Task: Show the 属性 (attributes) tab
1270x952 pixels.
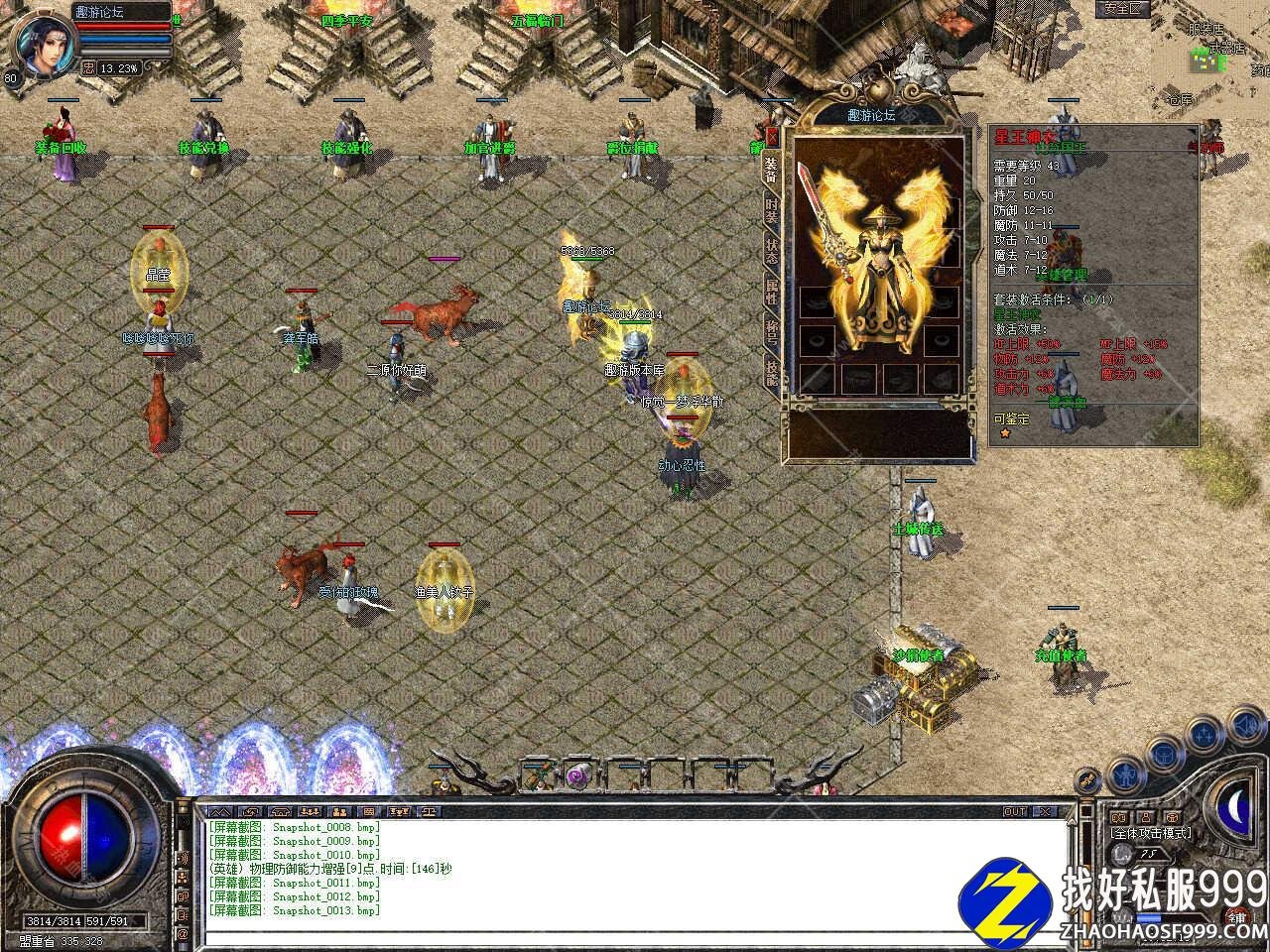Action: [772, 292]
